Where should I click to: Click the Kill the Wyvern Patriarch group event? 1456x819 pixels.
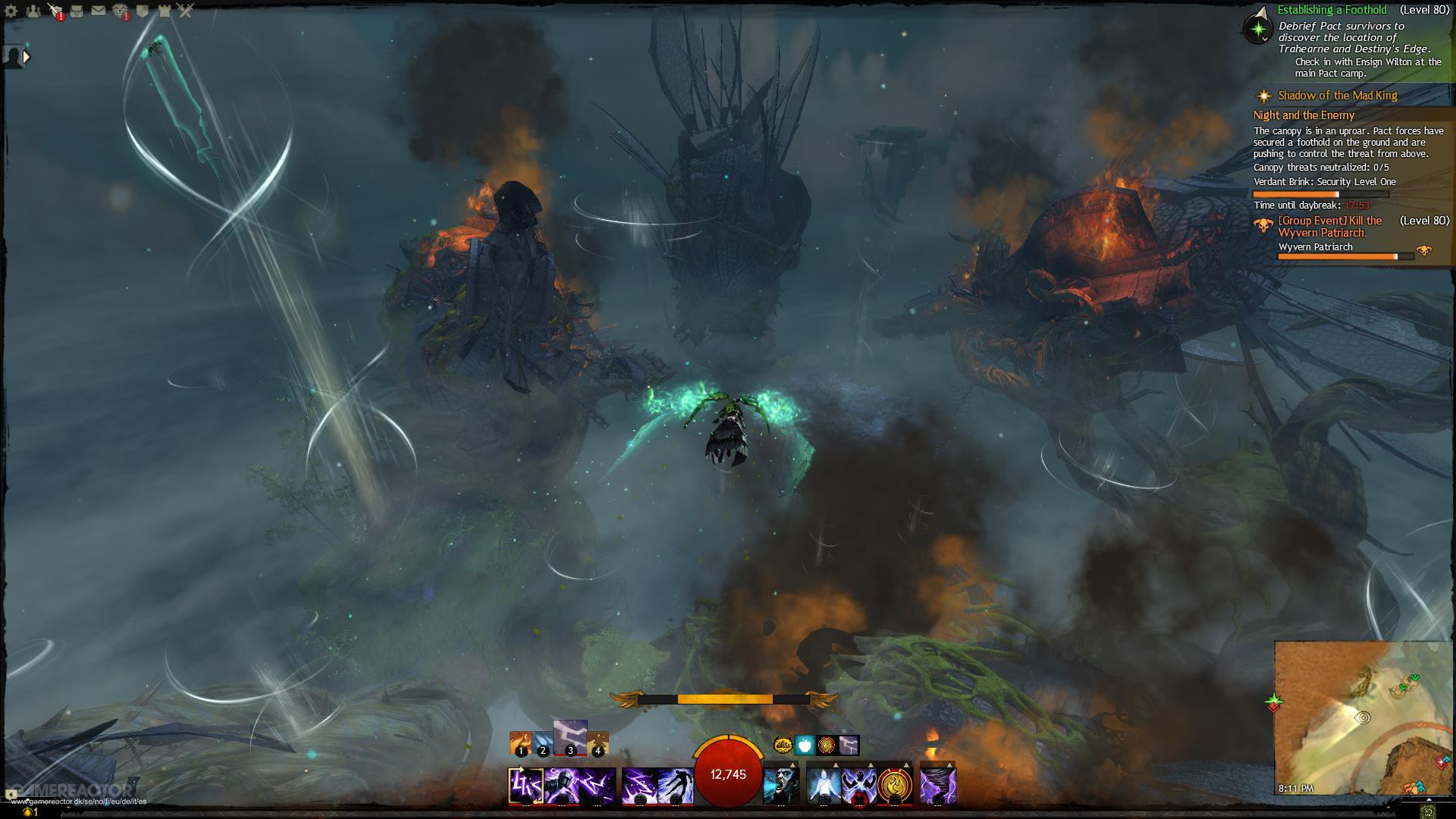(1330, 225)
